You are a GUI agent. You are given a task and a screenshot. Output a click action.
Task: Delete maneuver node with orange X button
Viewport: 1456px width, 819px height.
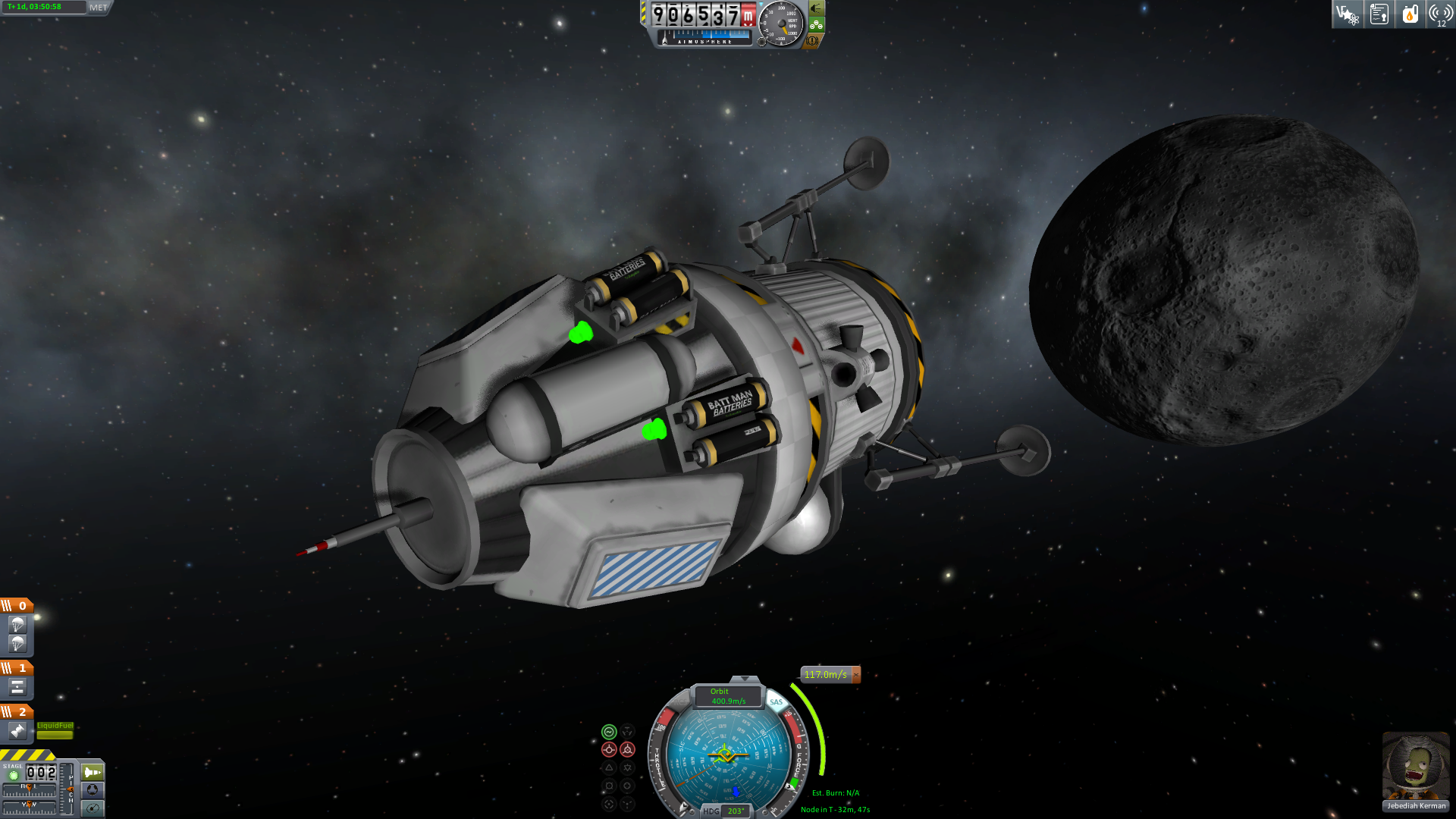click(x=856, y=674)
